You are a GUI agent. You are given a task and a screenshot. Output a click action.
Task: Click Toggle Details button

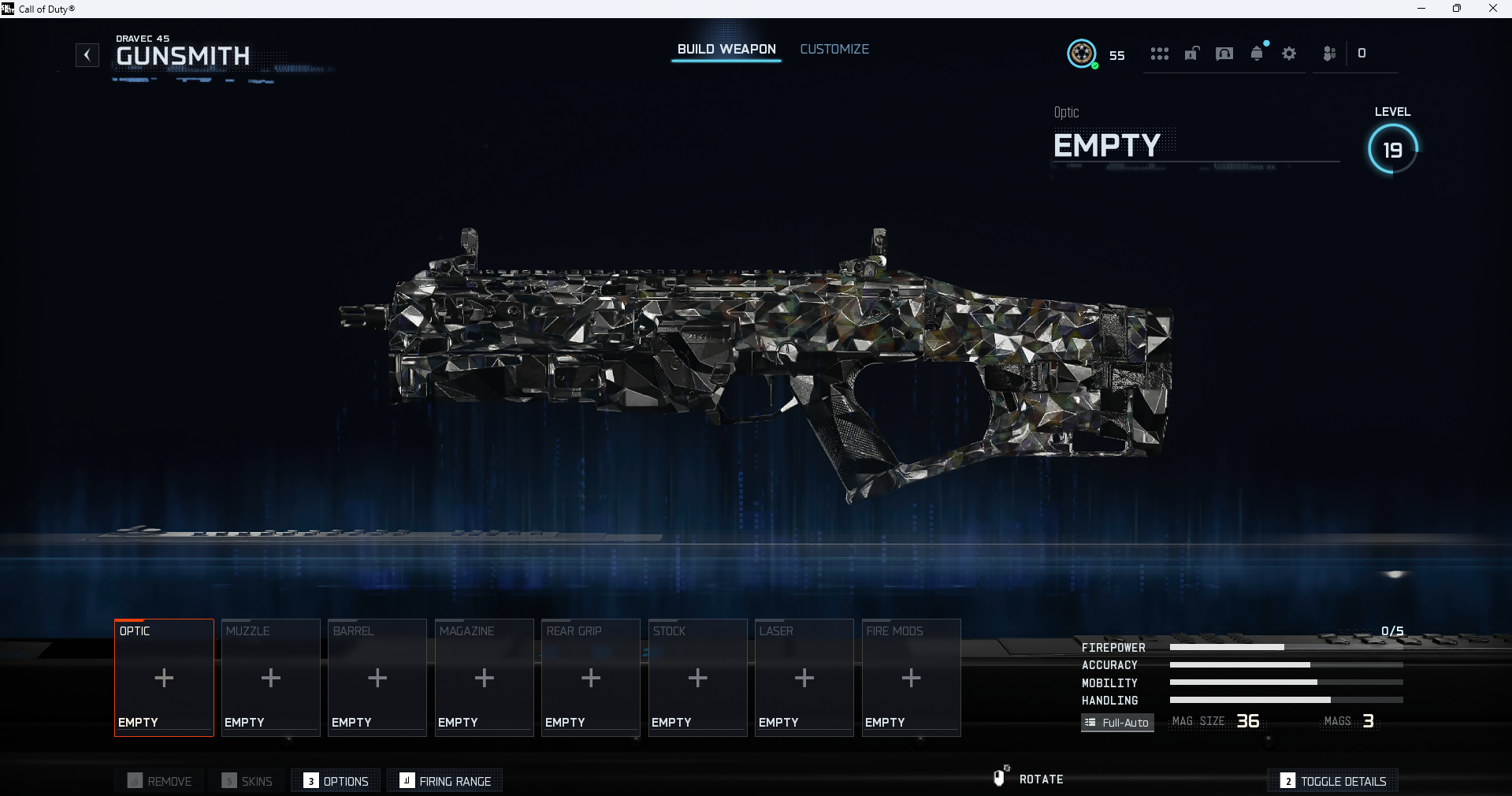(x=1333, y=781)
